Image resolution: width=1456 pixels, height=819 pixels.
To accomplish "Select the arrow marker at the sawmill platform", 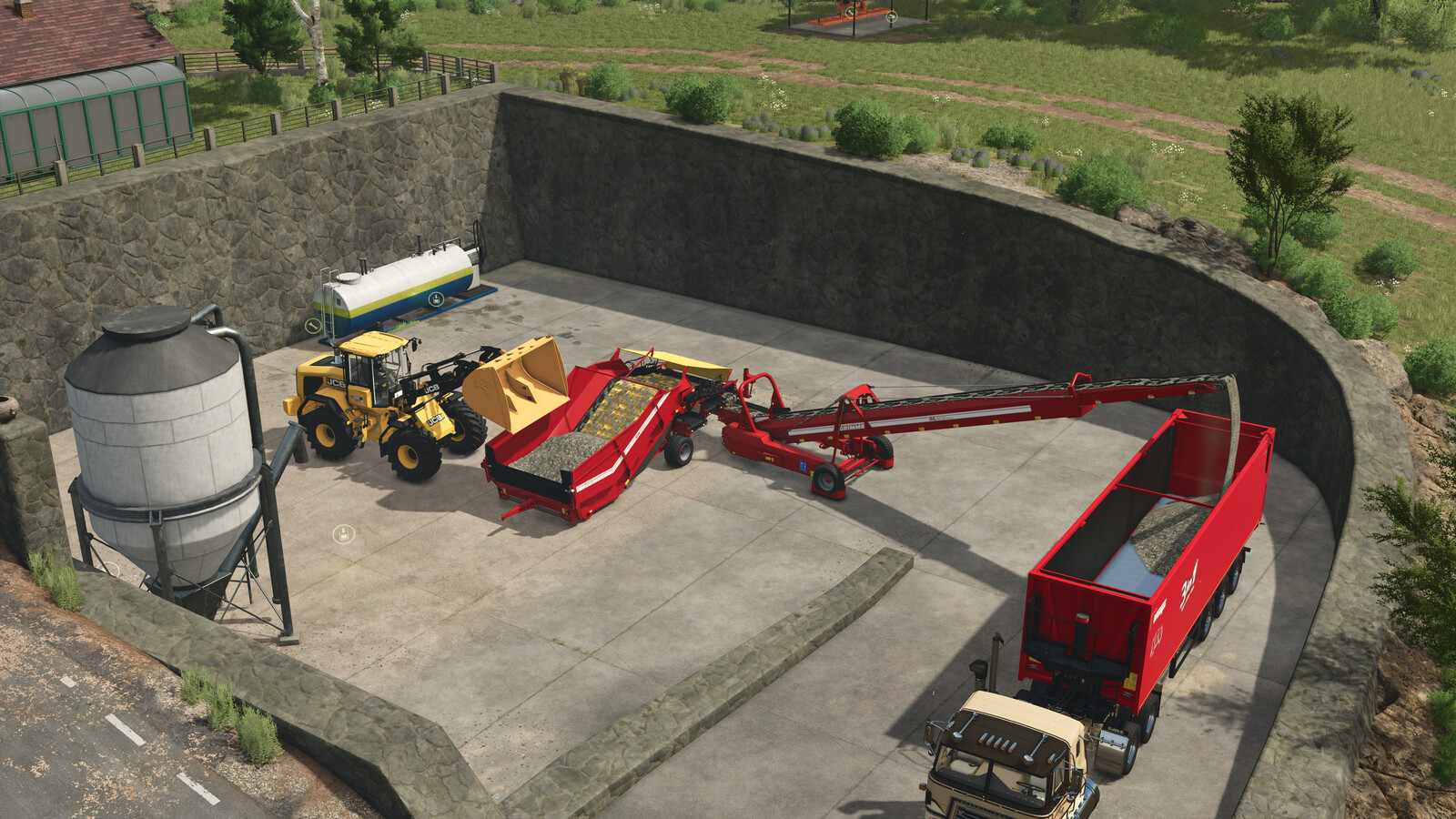I will tap(891, 15).
